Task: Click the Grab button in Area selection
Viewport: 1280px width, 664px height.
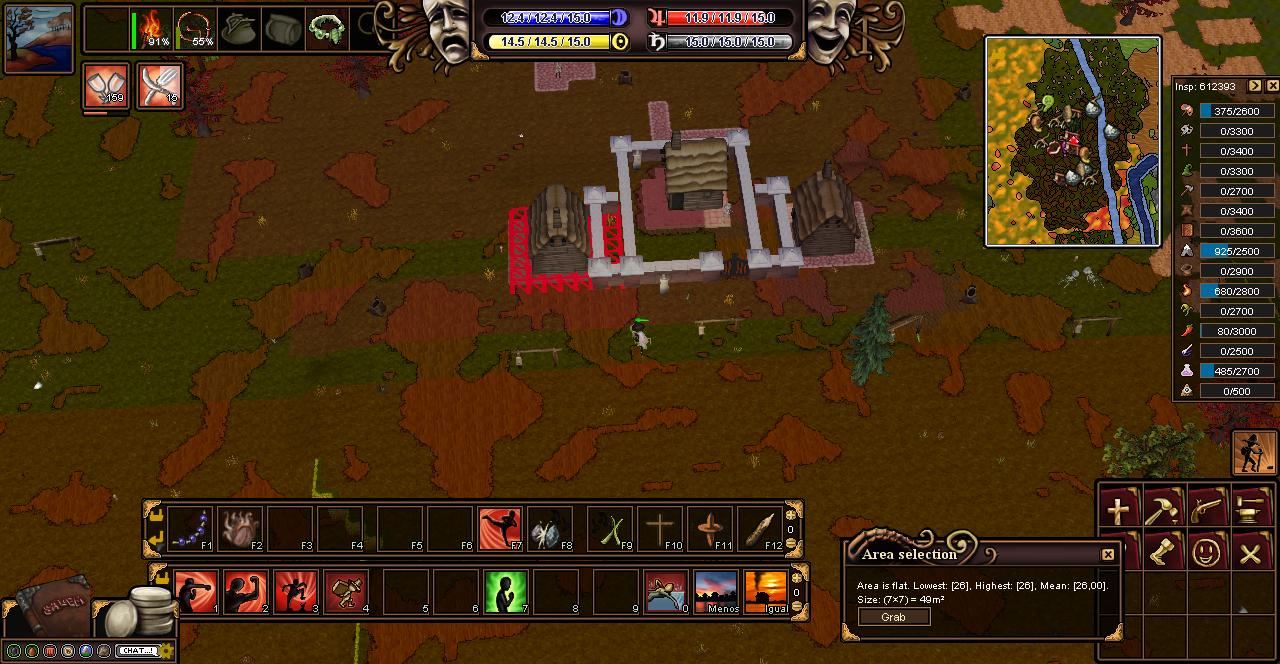Action: click(893, 617)
